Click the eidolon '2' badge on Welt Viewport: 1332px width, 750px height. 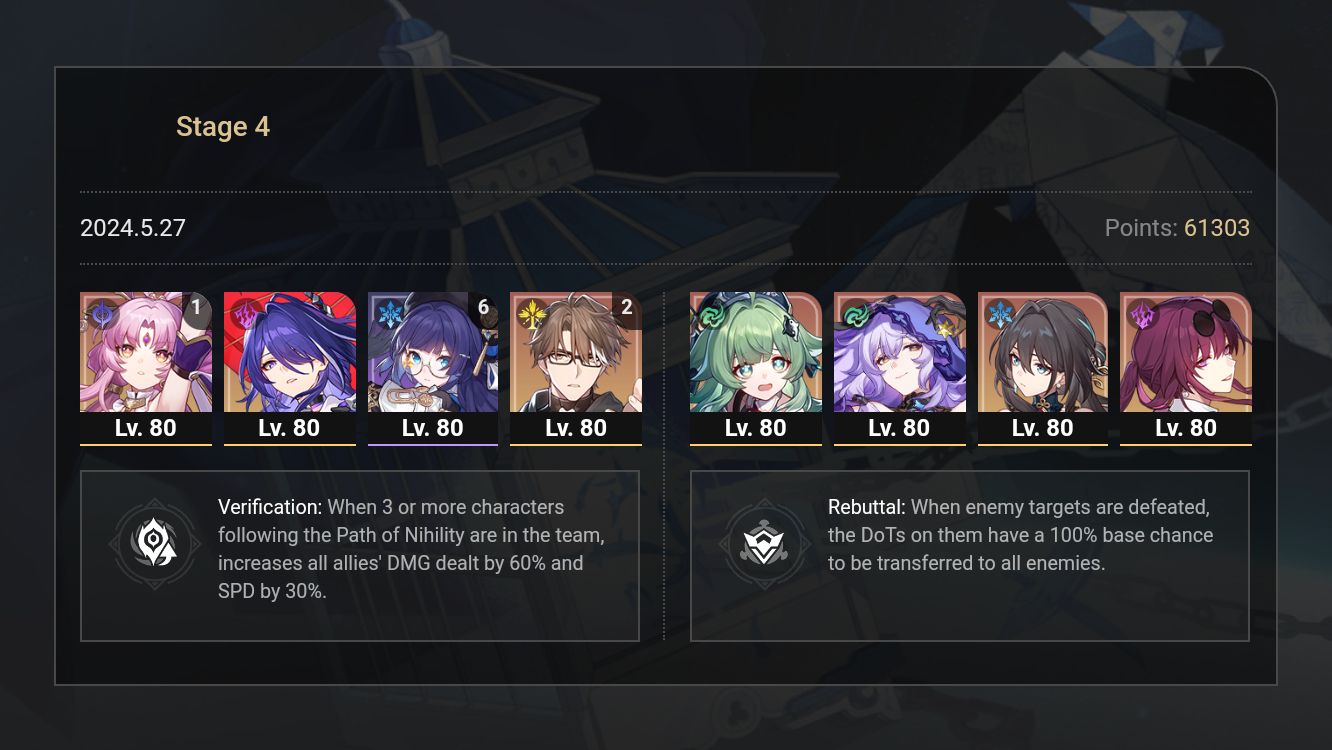(x=626, y=308)
